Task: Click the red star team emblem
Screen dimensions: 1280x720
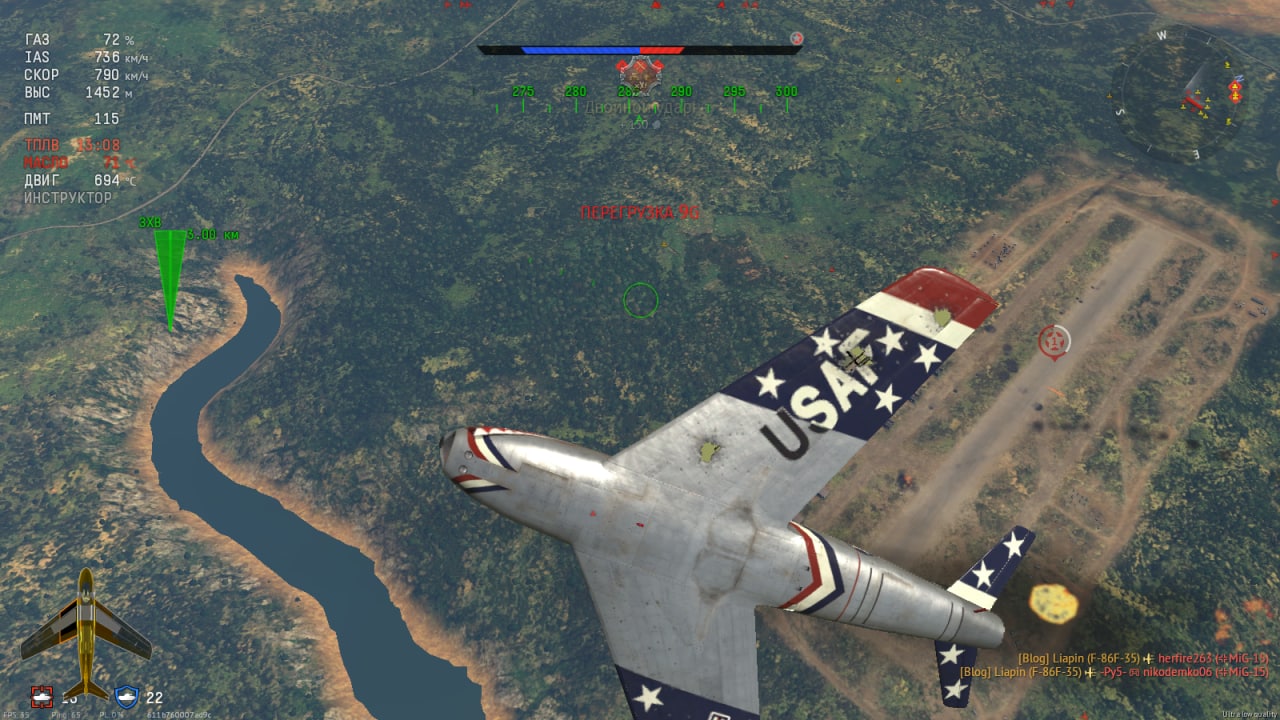Action: 796,39
